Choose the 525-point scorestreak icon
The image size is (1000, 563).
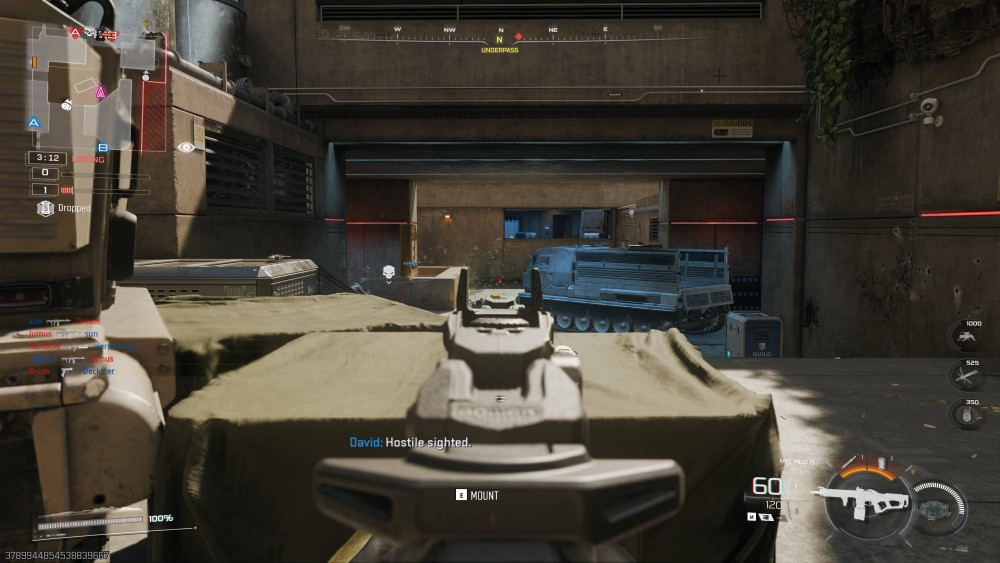[966, 375]
